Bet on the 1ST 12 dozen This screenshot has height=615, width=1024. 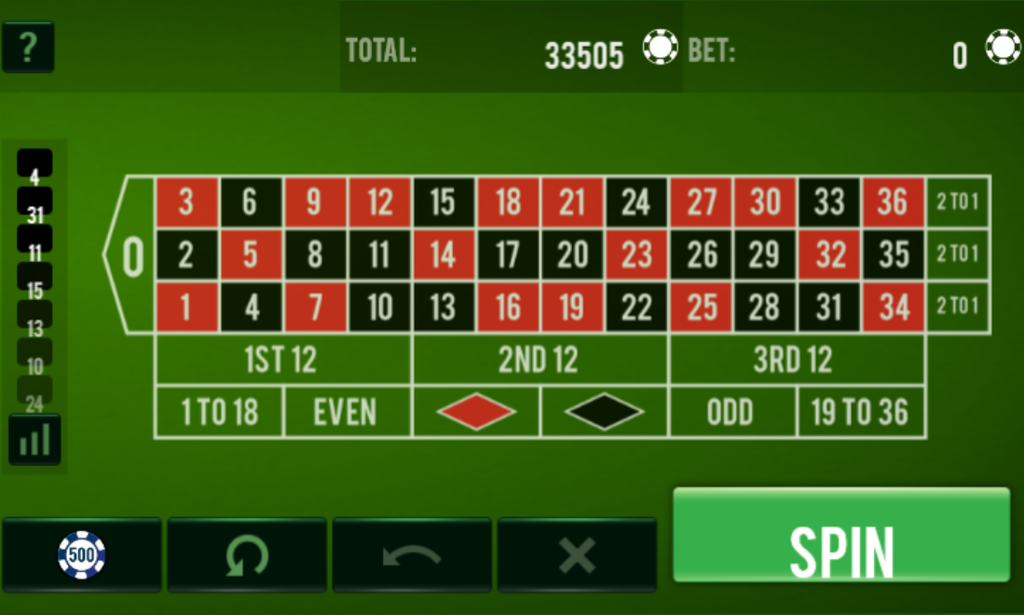click(283, 360)
